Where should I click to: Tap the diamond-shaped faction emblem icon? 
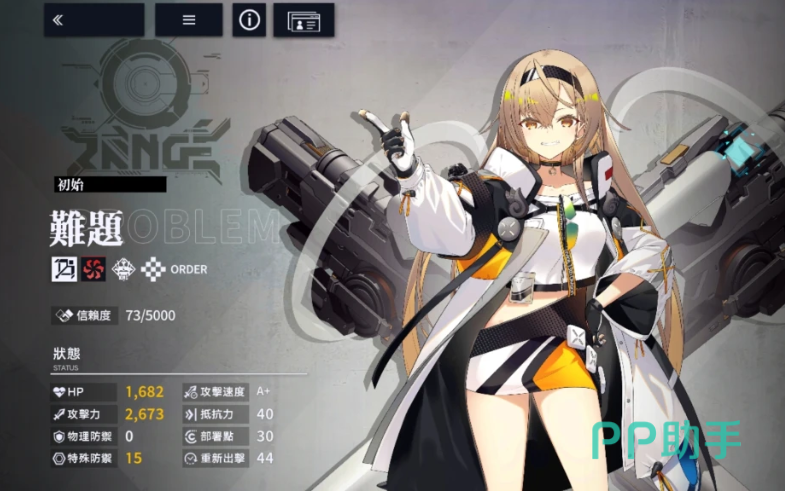click(x=123, y=268)
